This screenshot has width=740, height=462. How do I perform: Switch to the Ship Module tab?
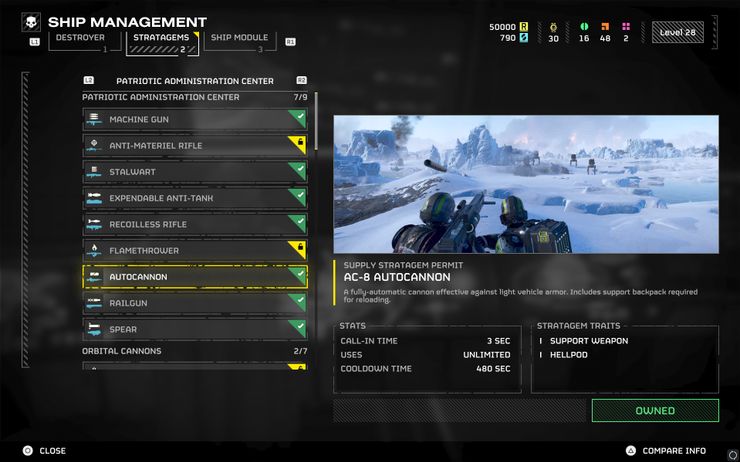[x=239, y=40]
